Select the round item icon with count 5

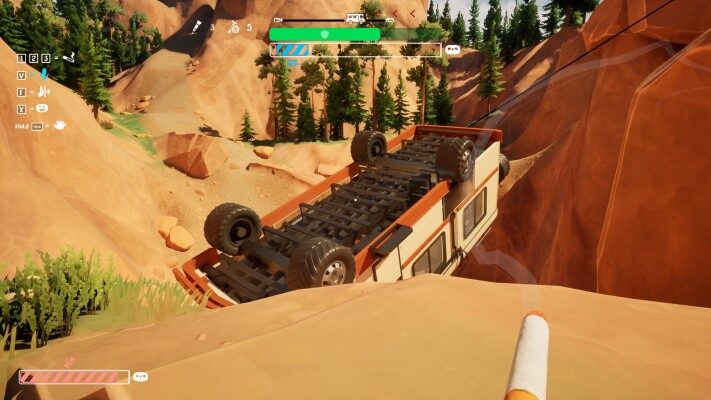tap(233, 27)
